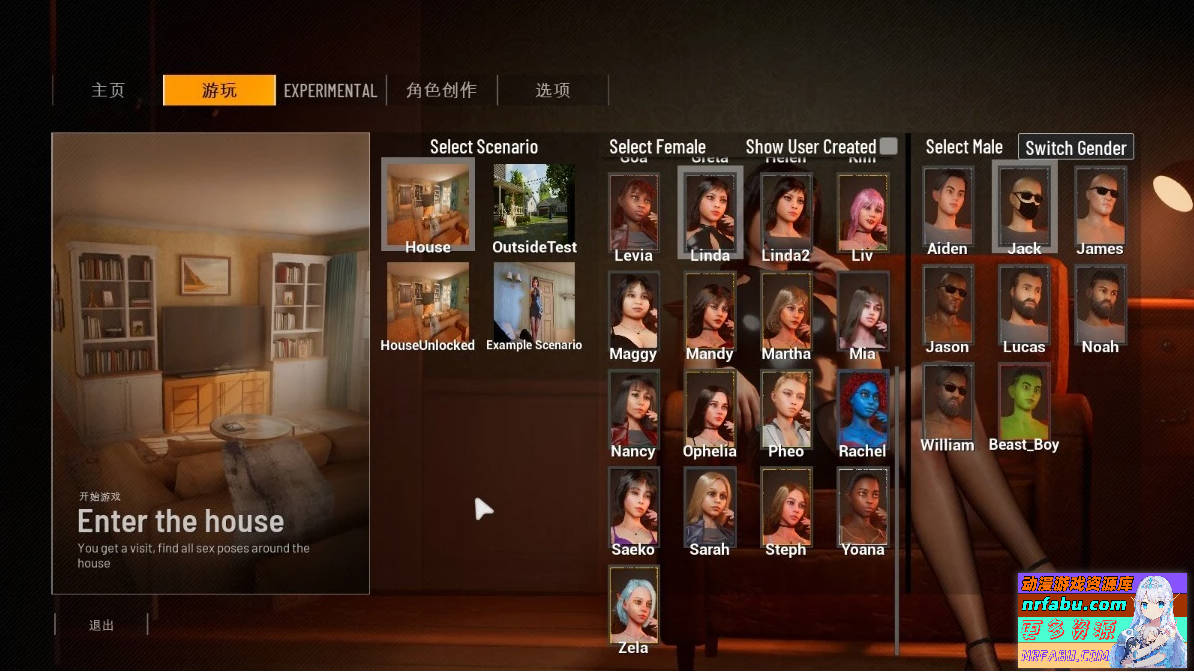This screenshot has width=1194, height=672.
Task: Go to the 角色创作 tab
Action: point(441,90)
